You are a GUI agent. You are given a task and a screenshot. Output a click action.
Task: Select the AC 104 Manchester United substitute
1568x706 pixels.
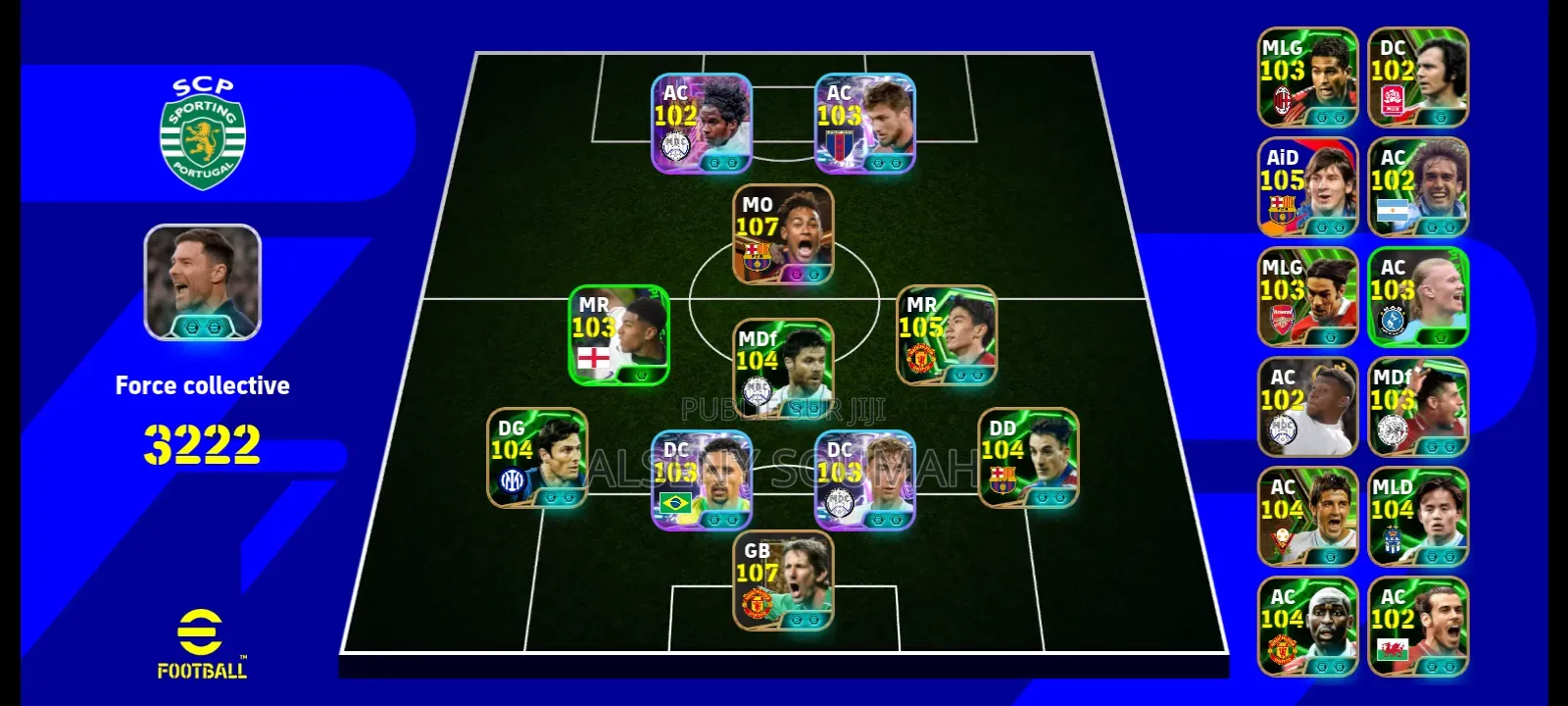1308,627
